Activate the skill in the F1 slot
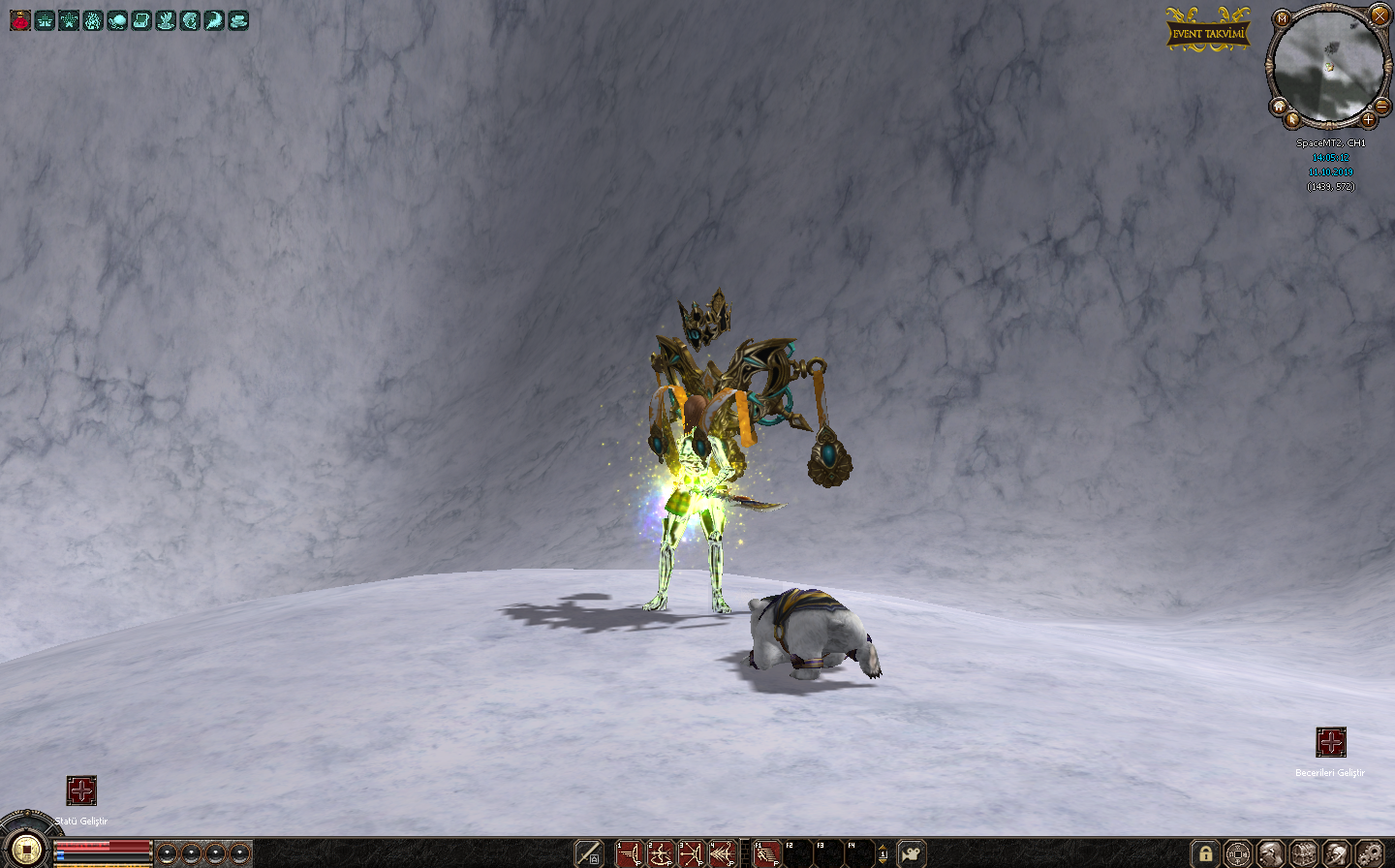The image size is (1395, 868). click(x=767, y=854)
